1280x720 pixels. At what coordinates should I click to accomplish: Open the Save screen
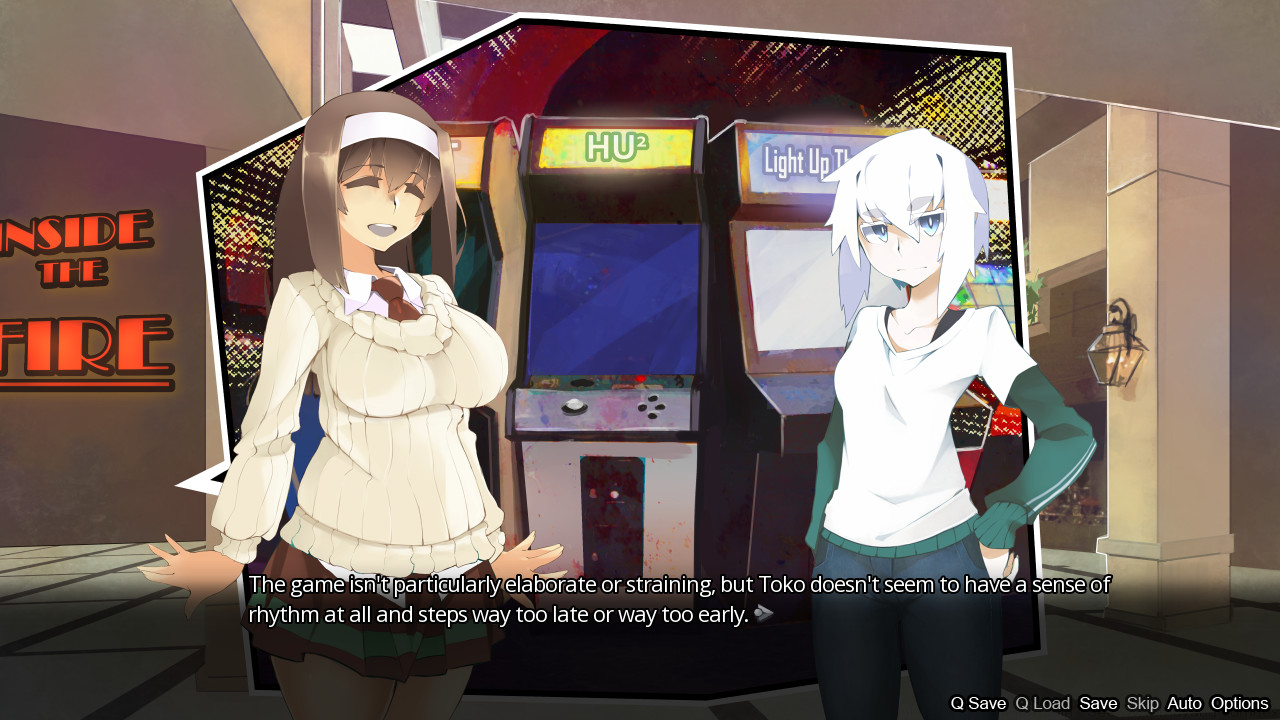(x=1100, y=703)
